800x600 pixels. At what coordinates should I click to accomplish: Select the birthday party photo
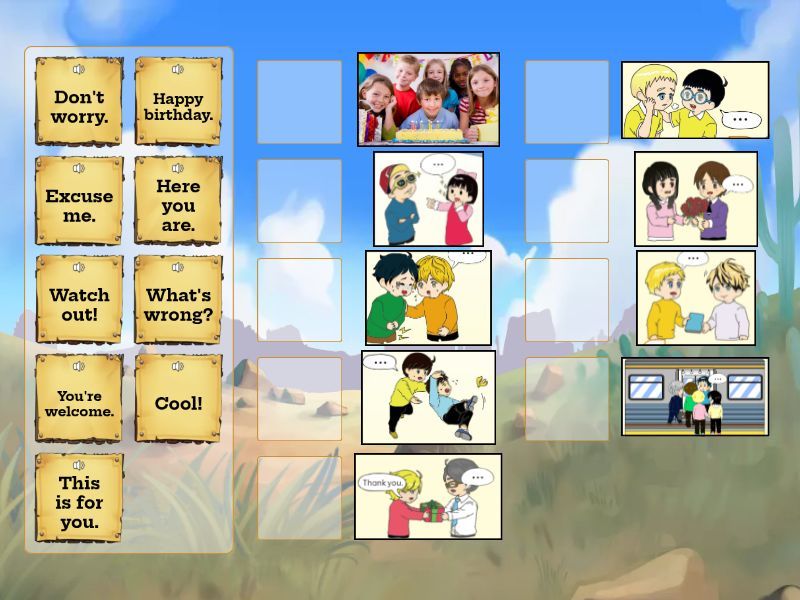pos(428,99)
